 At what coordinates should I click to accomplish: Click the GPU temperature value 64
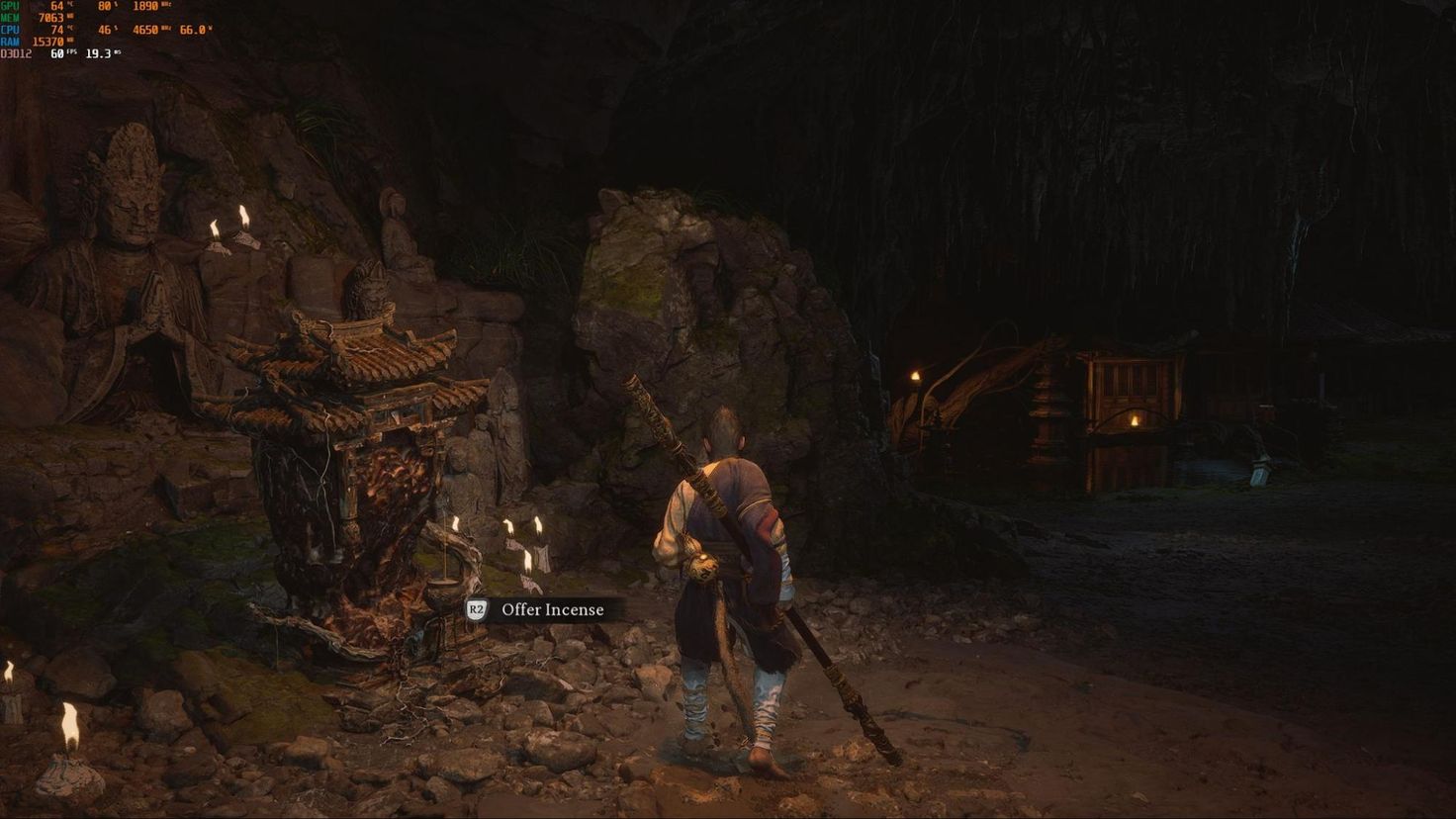point(55,7)
